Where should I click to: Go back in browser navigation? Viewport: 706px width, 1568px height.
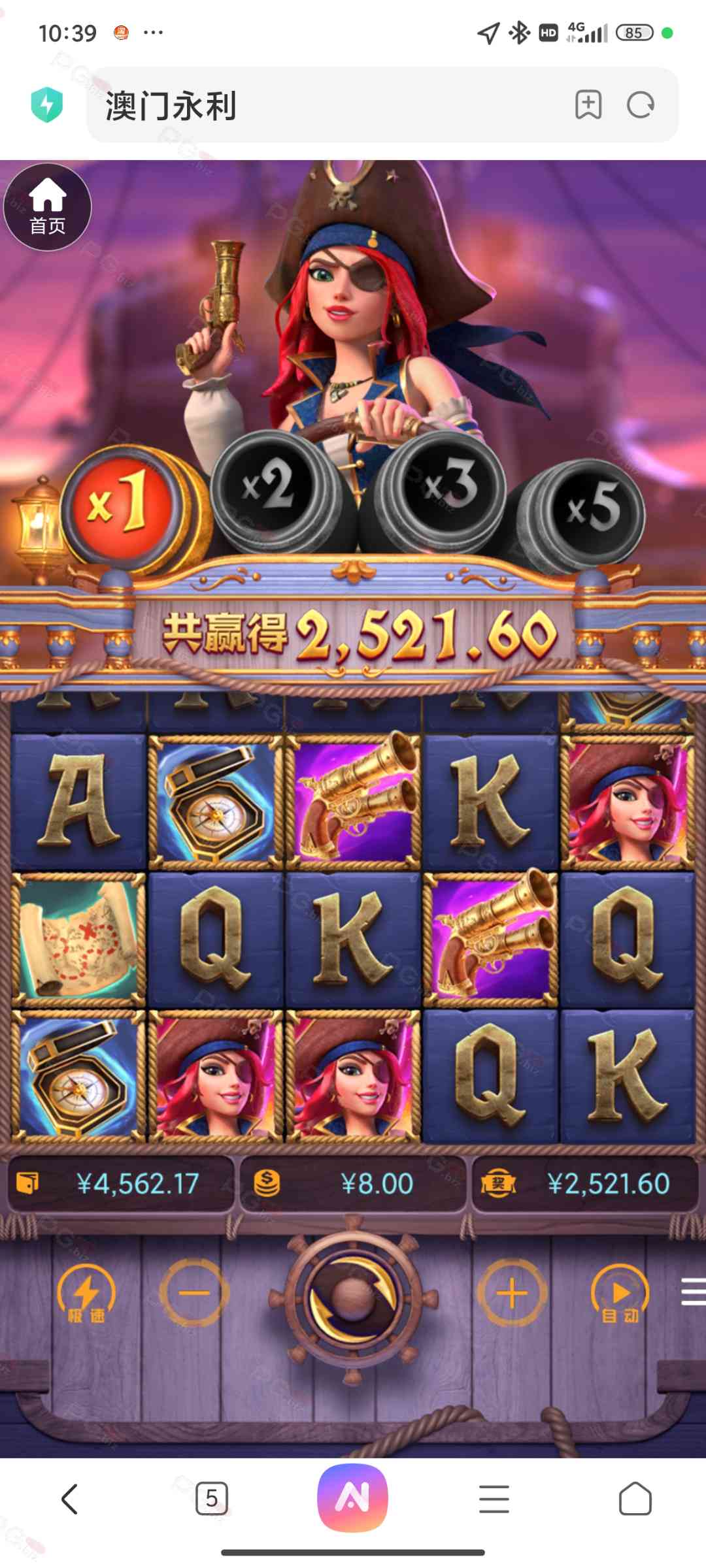(x=69, y=1498)
